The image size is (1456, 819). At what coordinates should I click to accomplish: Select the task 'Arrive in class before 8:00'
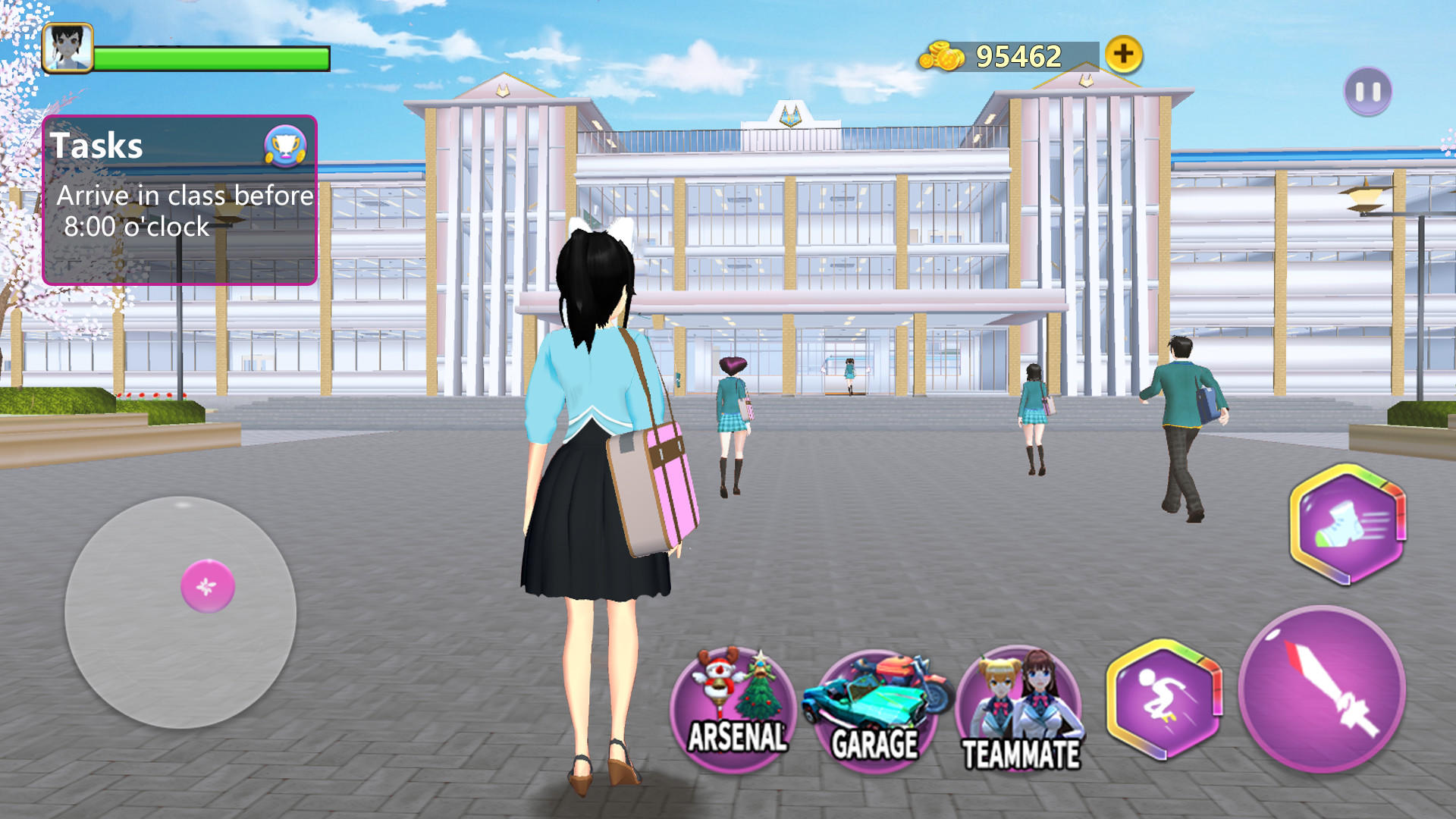184,211
